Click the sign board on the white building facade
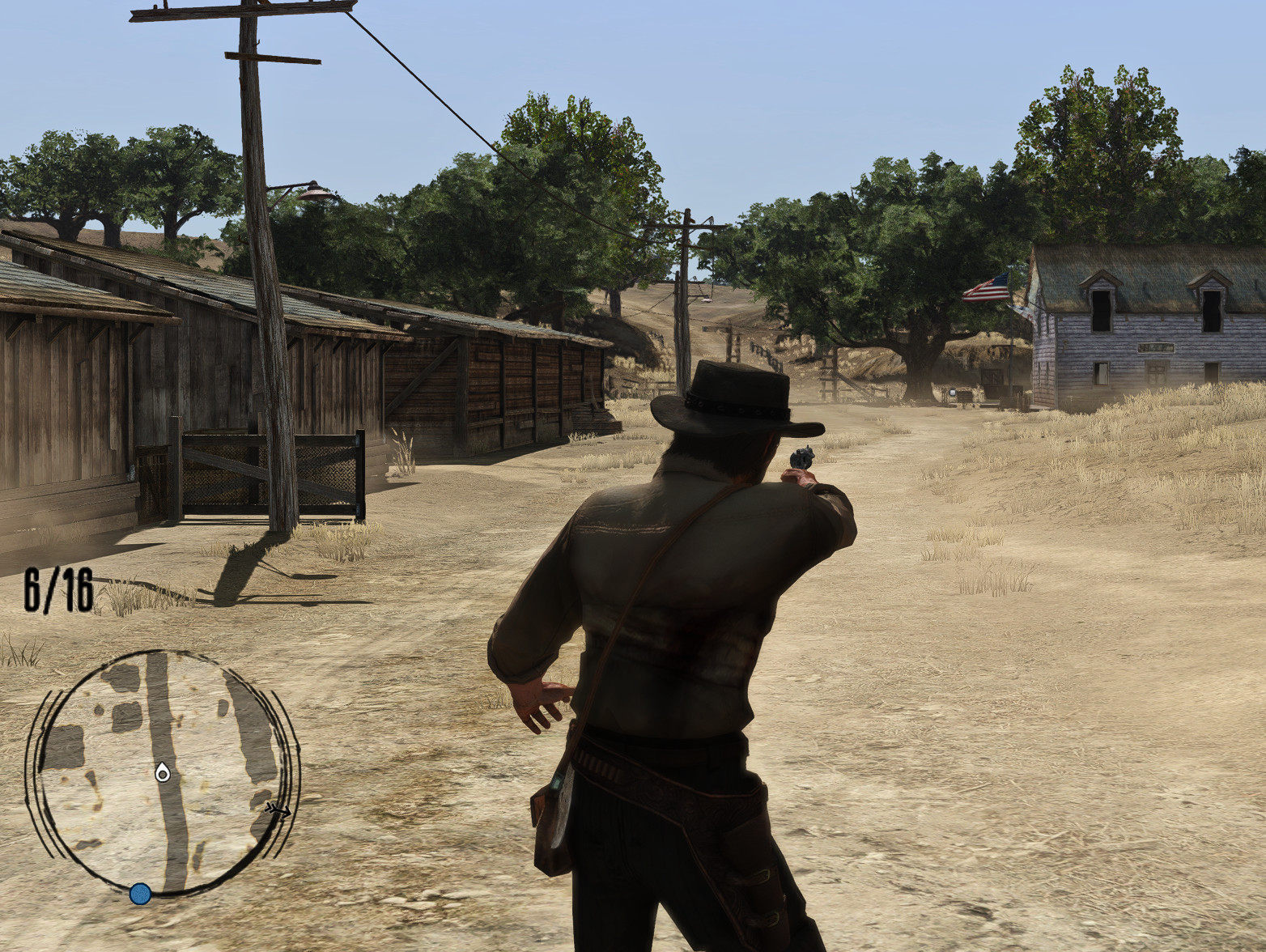This screenshot has height=952, width=1266. (1156, 347)
